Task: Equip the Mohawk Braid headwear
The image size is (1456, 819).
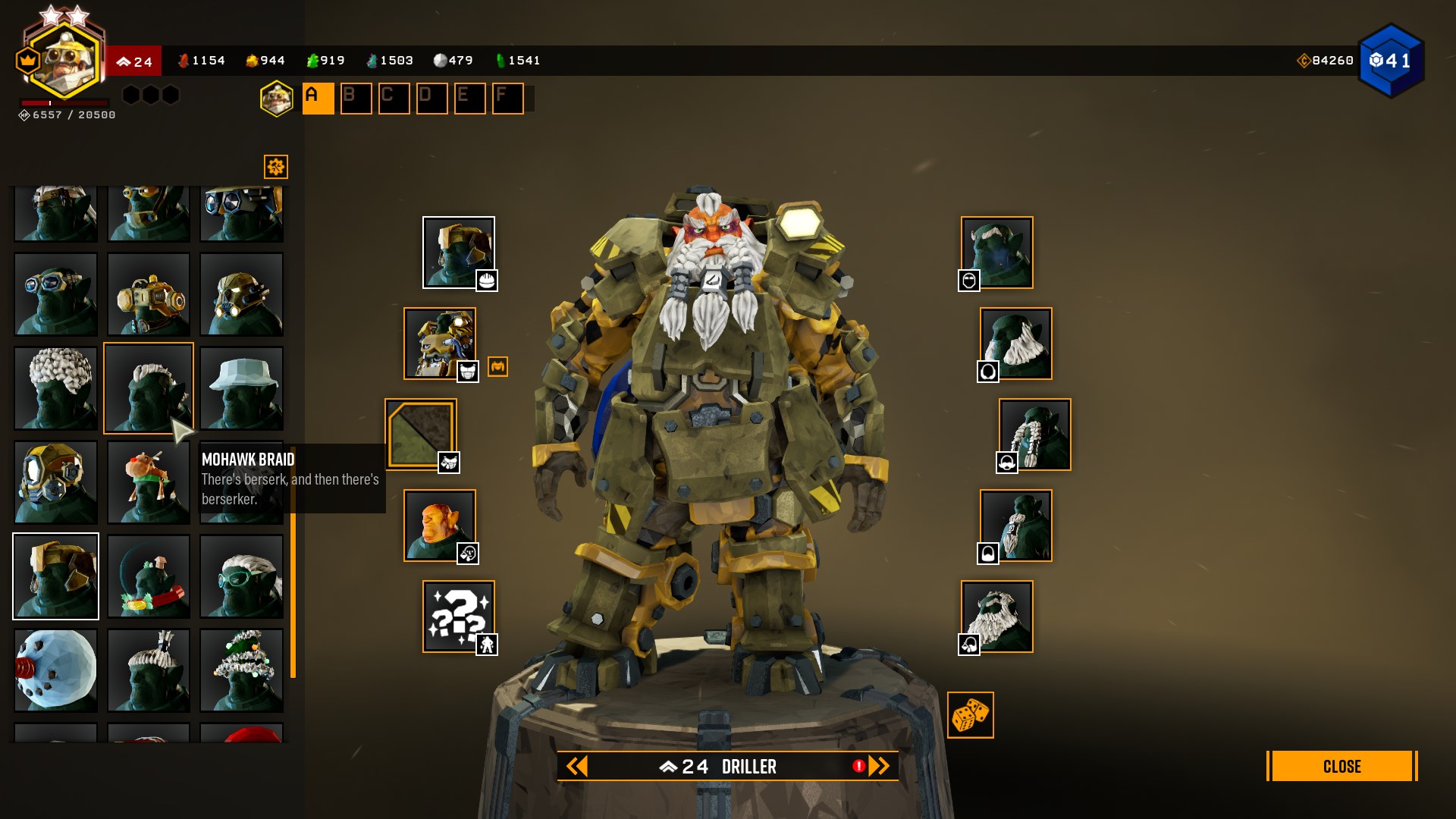Action: click(149, 388)
